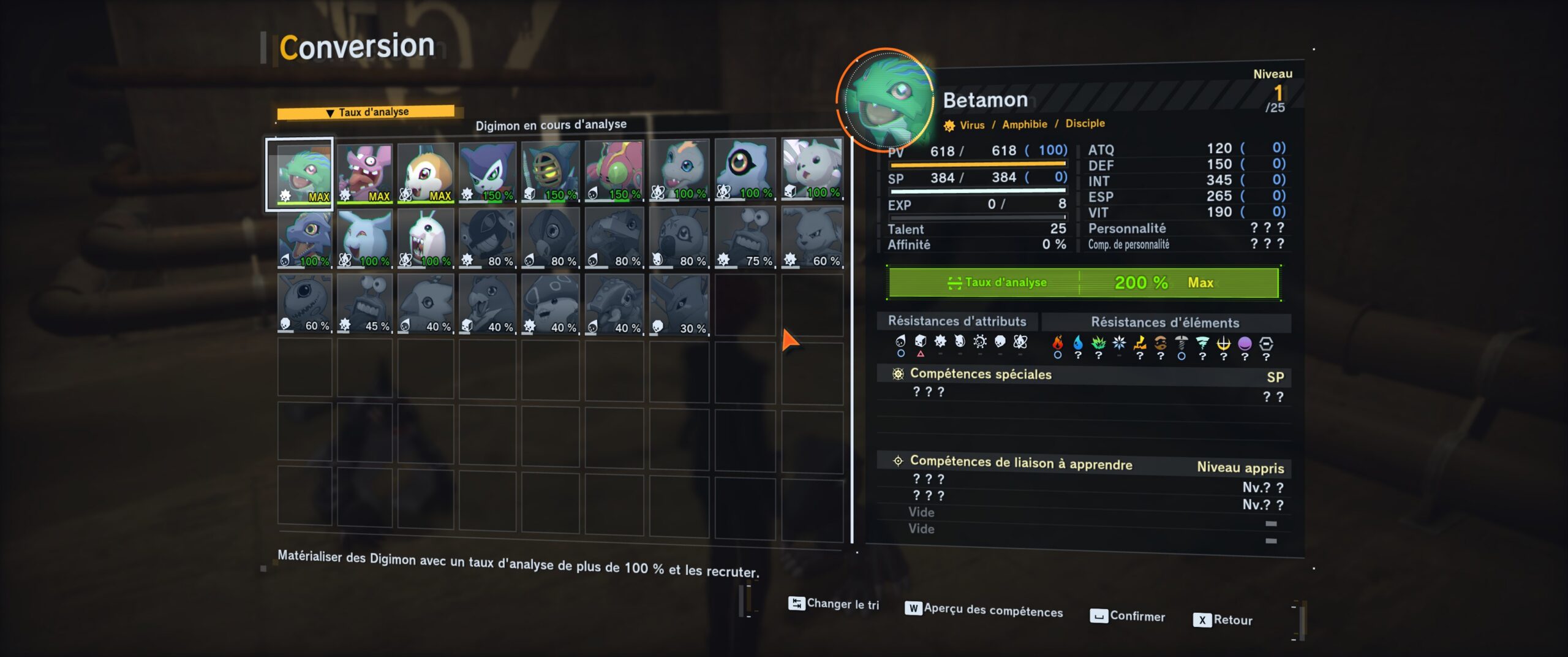This screenshot has width=1568, height=657.
Task: Pick the blue one-eyed Digimon at 100 %
Action: coord(745,169)
